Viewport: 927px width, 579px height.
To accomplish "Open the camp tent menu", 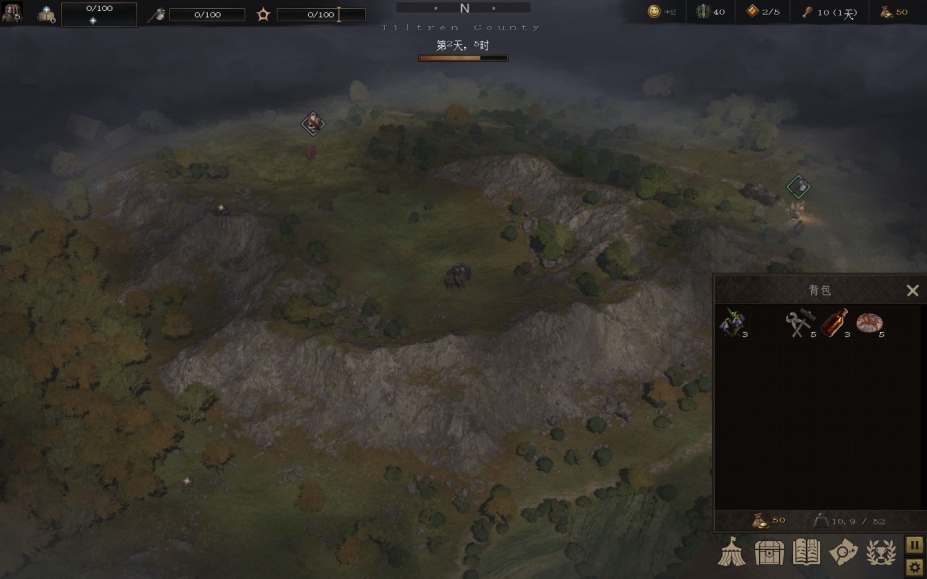I will tap(732, 552).
